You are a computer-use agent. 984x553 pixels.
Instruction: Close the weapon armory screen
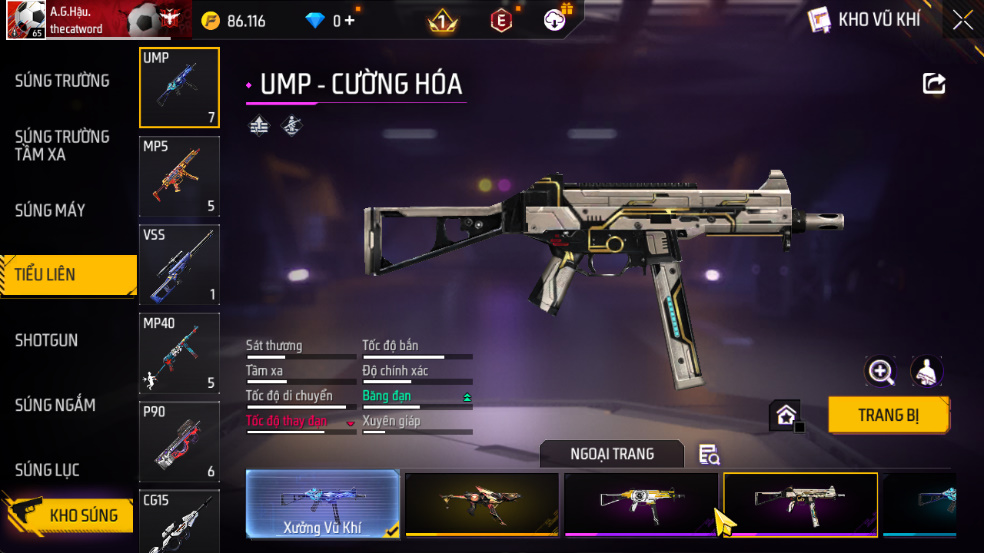click(x=961, y=20)
